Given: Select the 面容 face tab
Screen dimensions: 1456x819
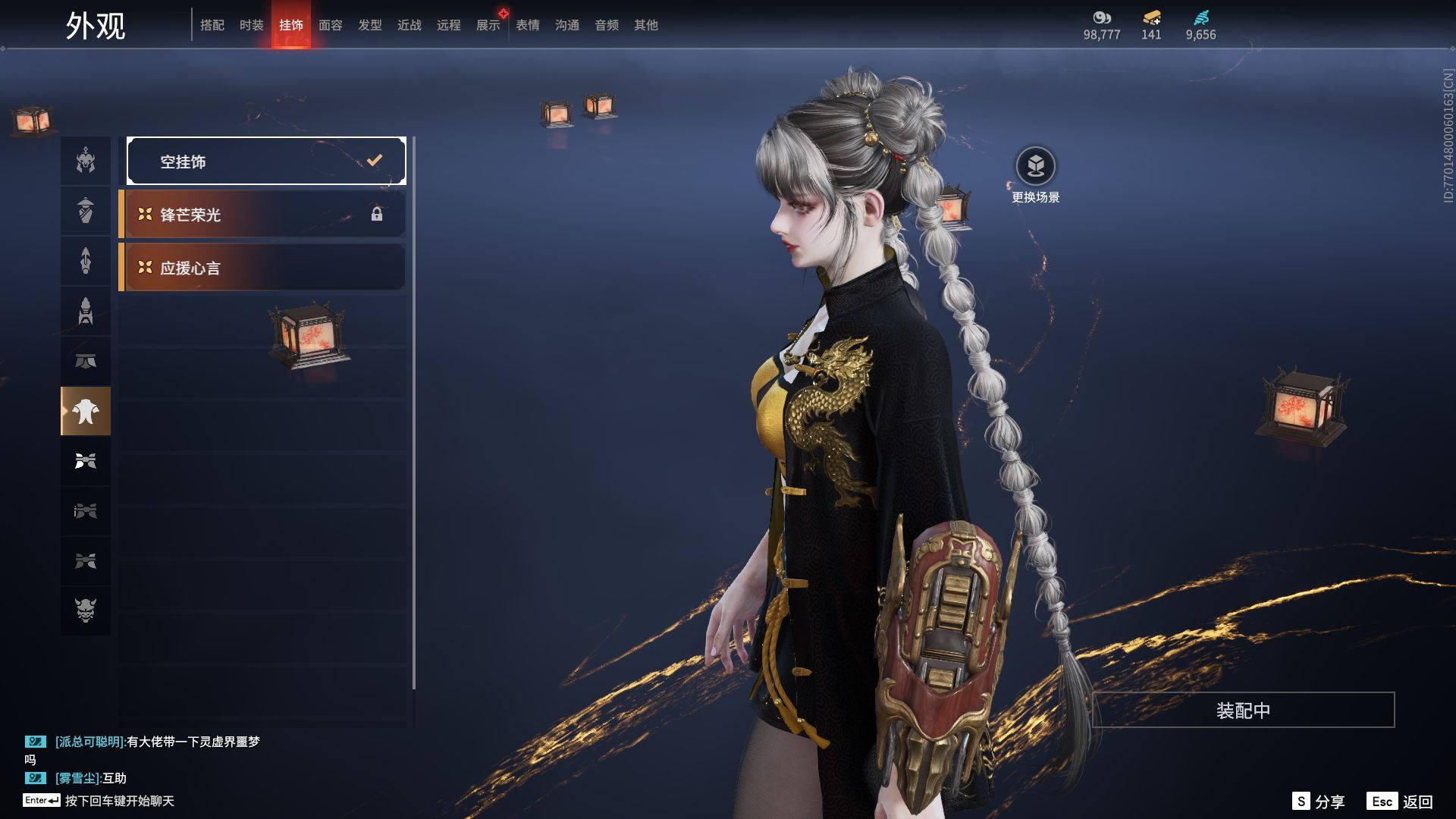Looking at the screenshot, I should point(331,25).
